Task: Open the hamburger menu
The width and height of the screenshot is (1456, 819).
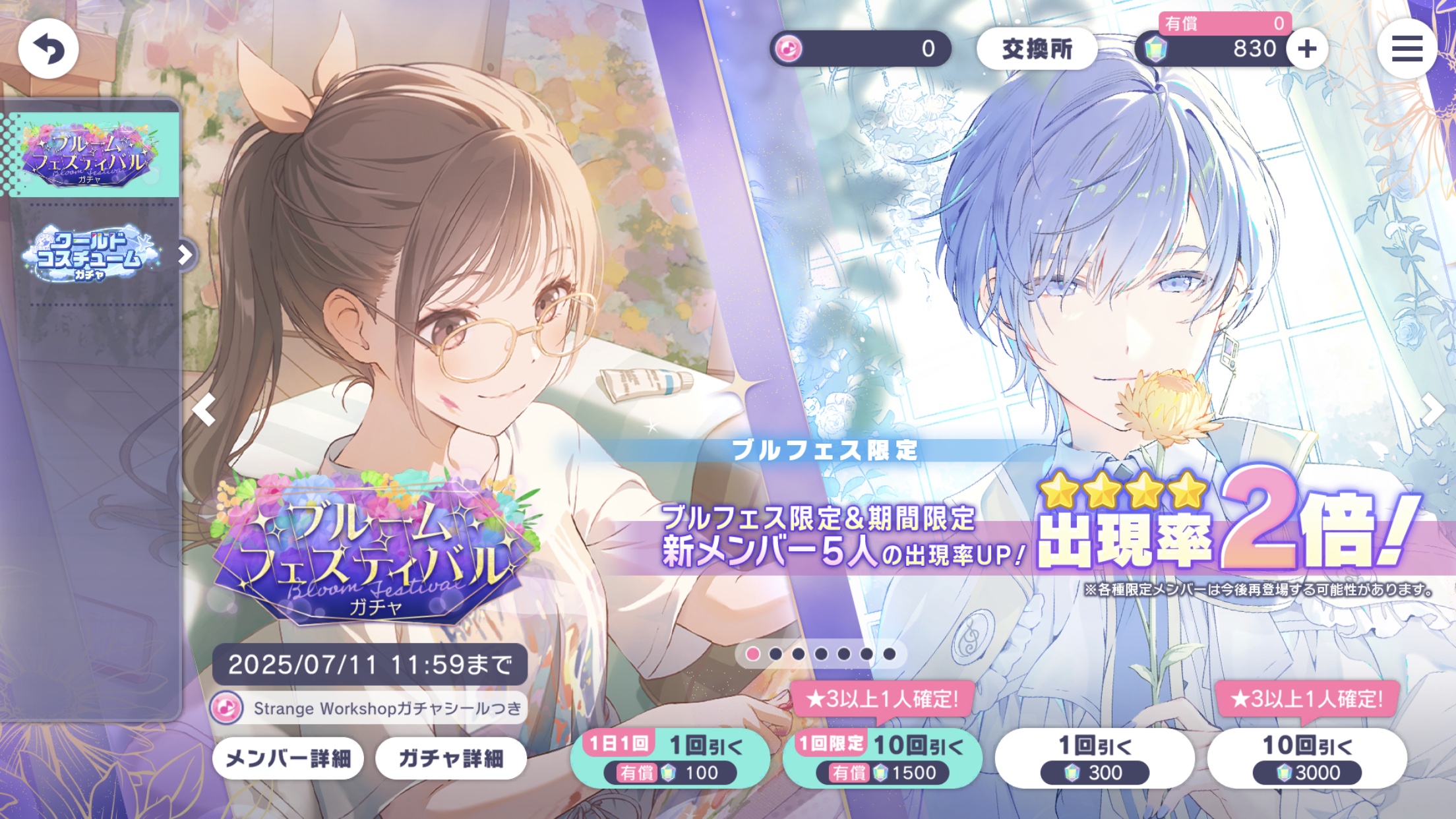Action: (1408, 48)
